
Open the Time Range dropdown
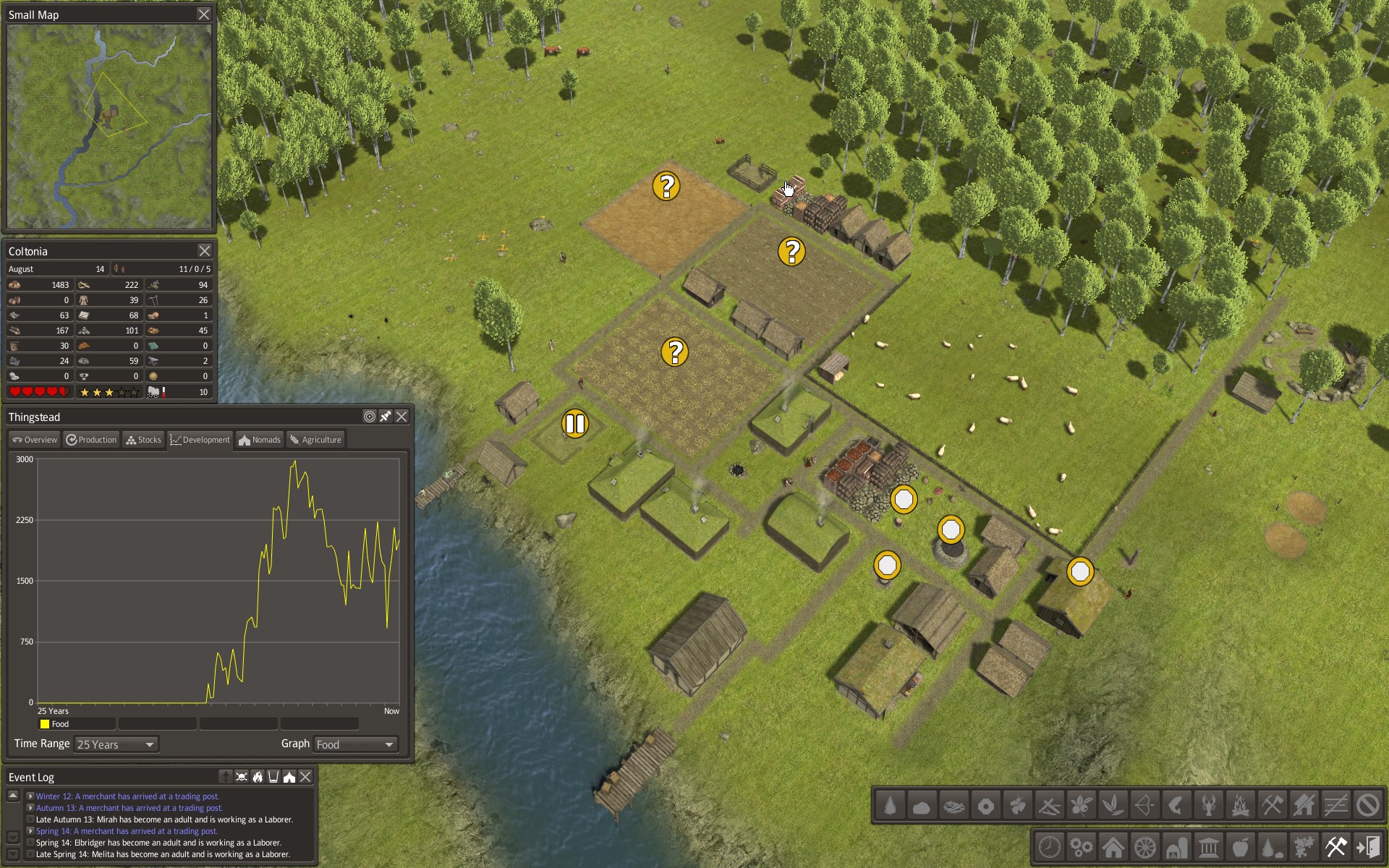(x=116, y=744)
